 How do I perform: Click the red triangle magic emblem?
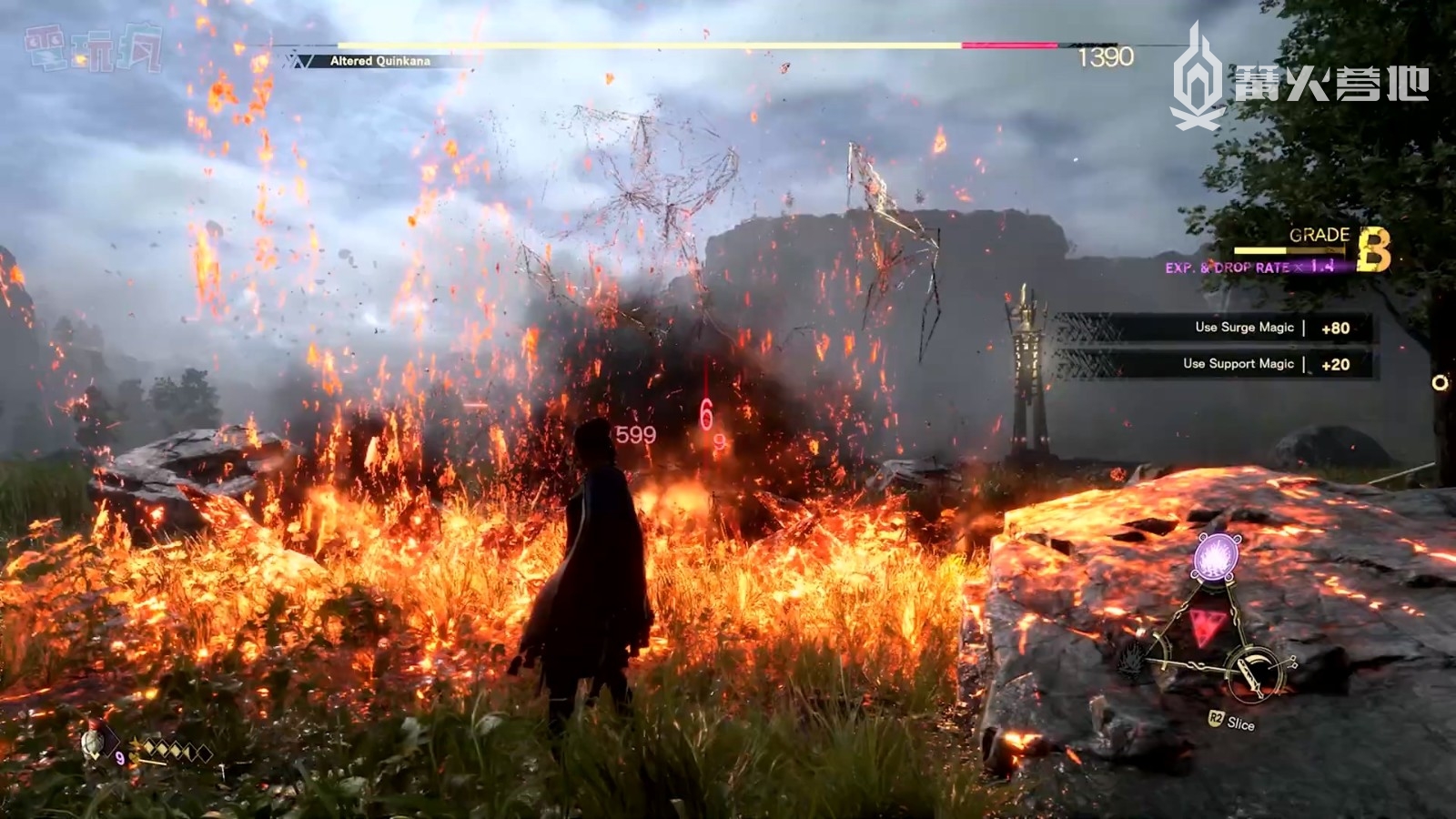1203,627
